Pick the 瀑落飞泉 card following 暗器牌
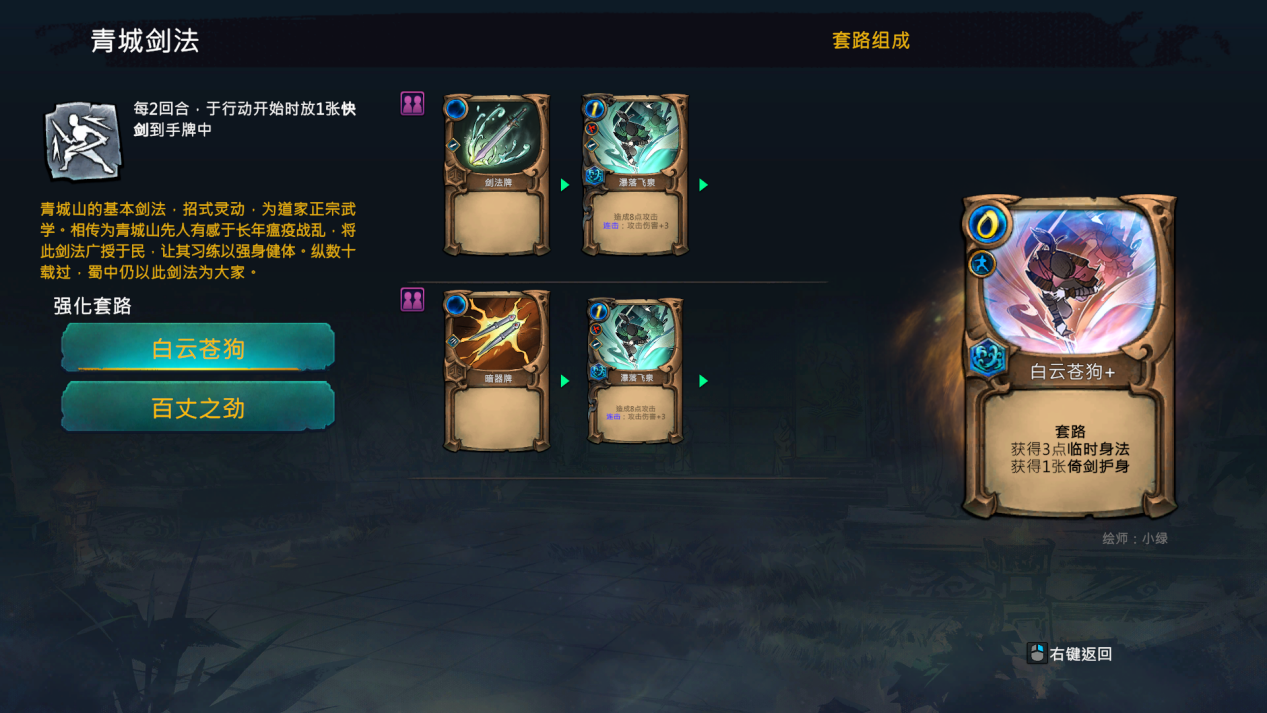 (636, 370)
